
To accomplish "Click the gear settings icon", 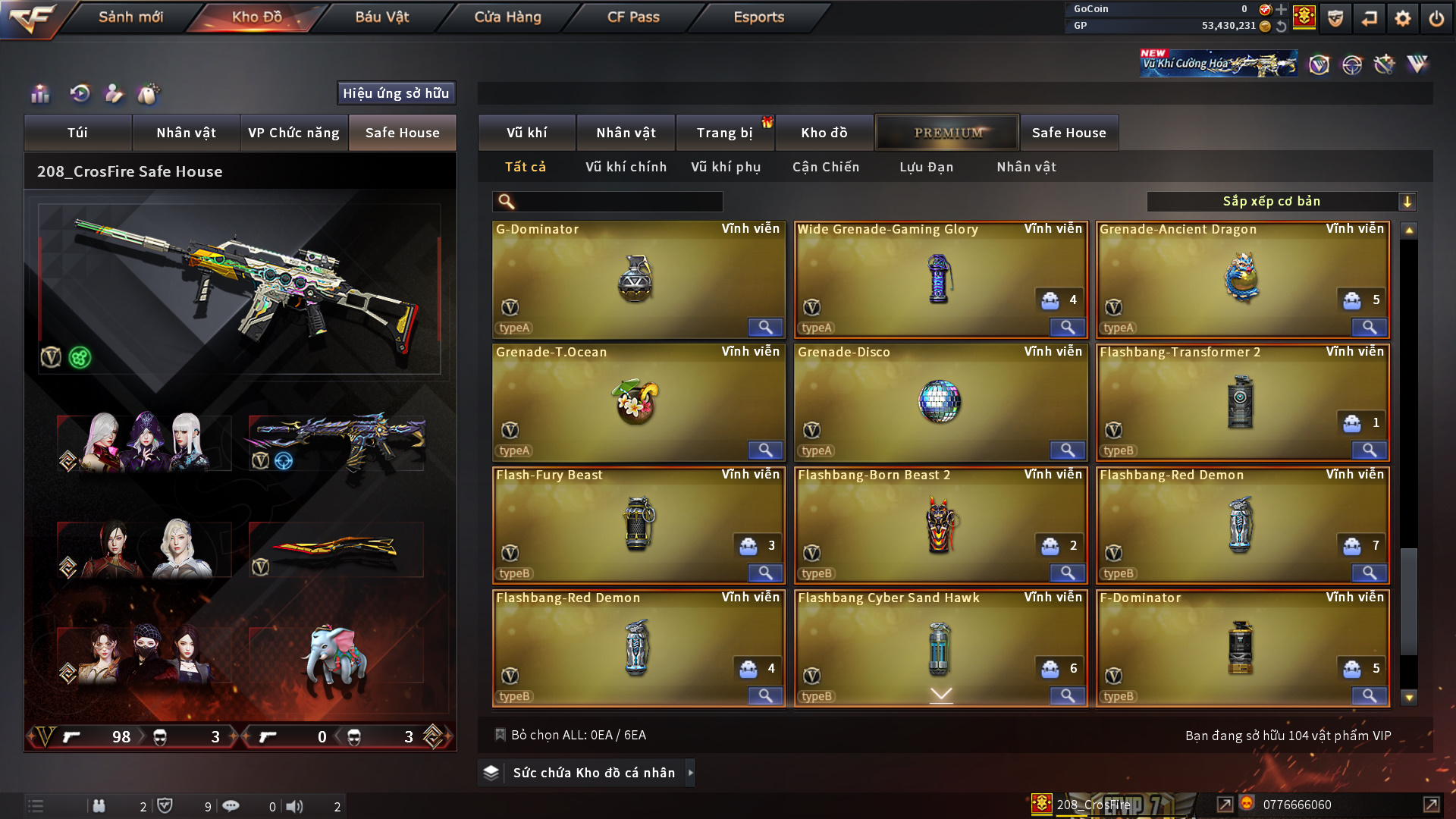I will click(1403, 18).
